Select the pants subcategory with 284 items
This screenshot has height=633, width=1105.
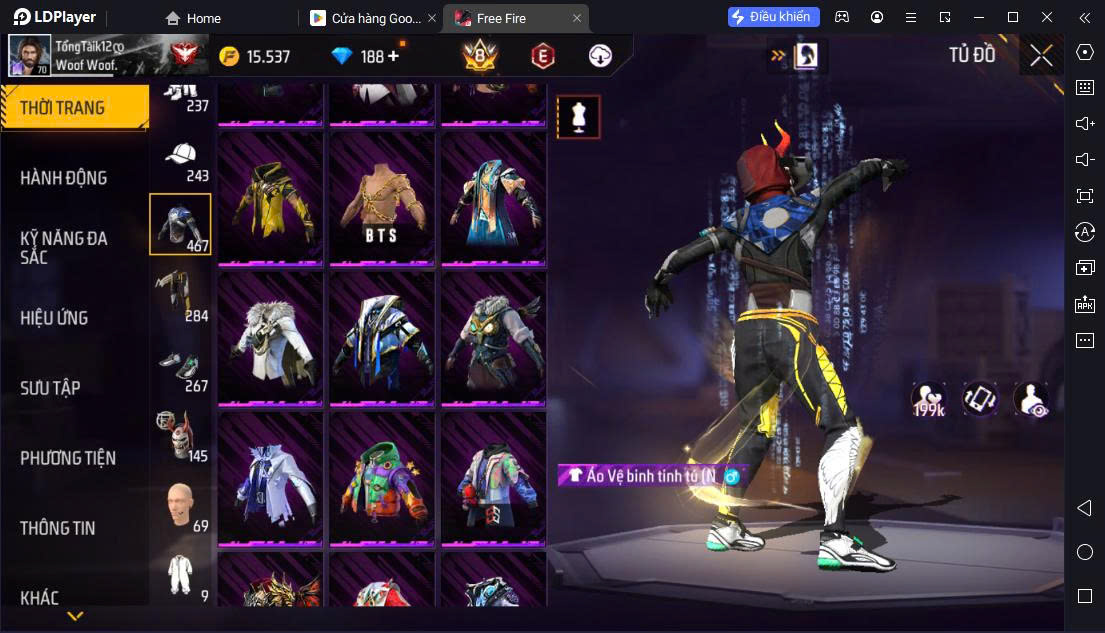pyautogui.click(x=181, y=296)
